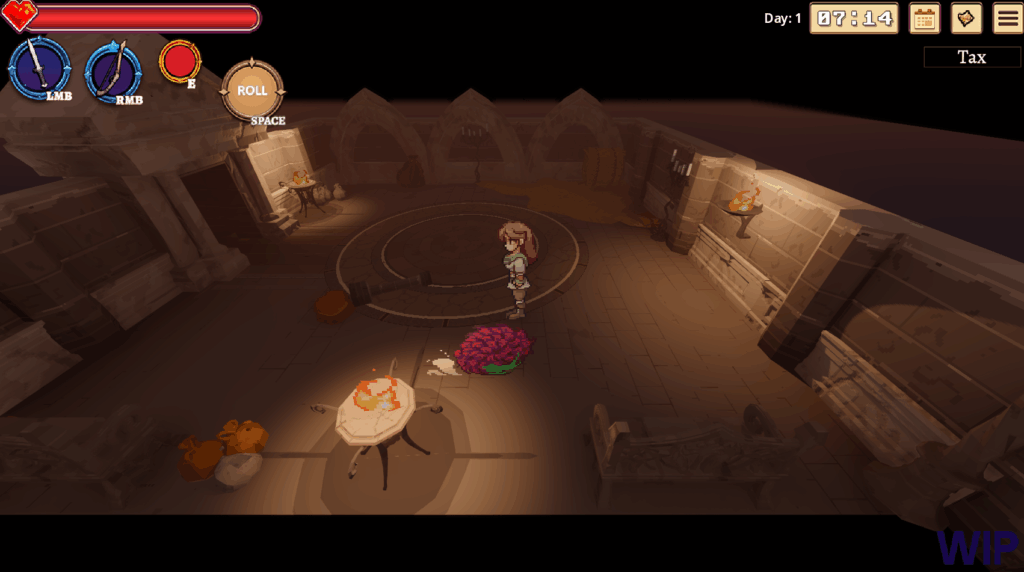Open the hamburger menu
Screen dimensions: 1024x572
1007,18
